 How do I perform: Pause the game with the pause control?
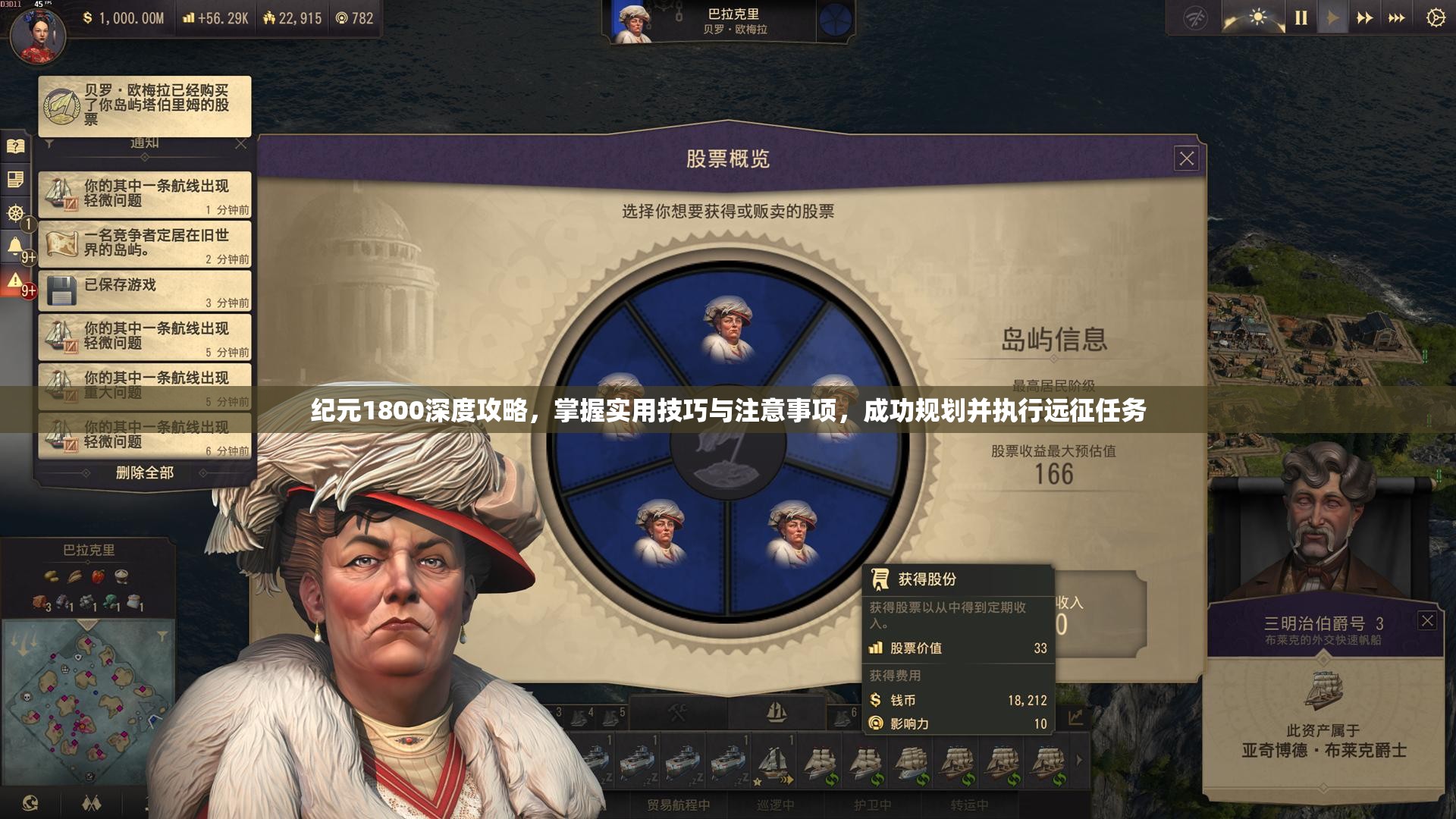[1300, 17]
